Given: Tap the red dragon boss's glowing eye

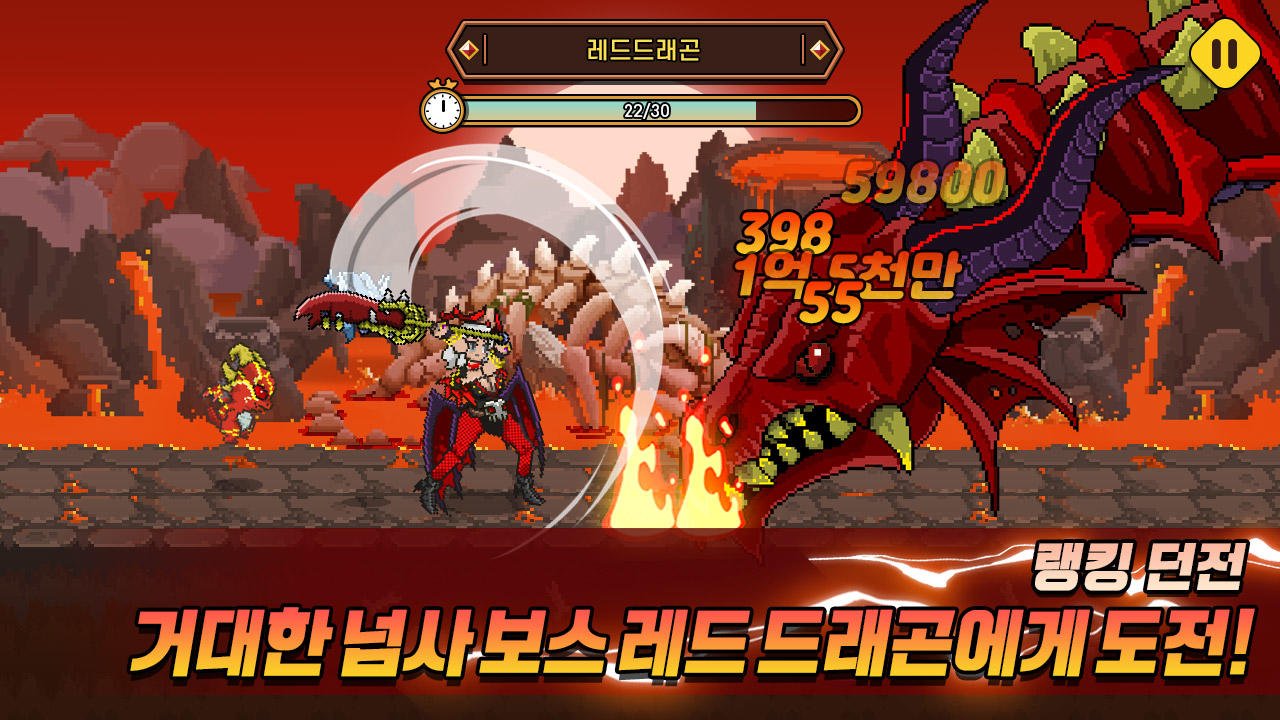Looking at the screenshot, I should [x=813, y=360].
